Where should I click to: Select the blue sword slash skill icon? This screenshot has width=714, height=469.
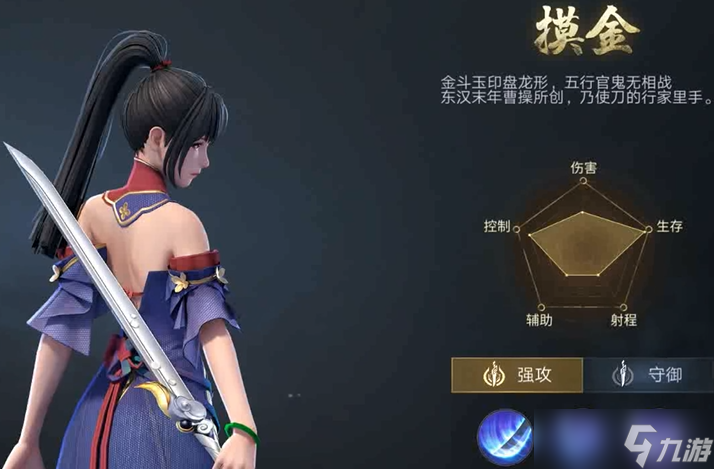click(x=503, y=438)
